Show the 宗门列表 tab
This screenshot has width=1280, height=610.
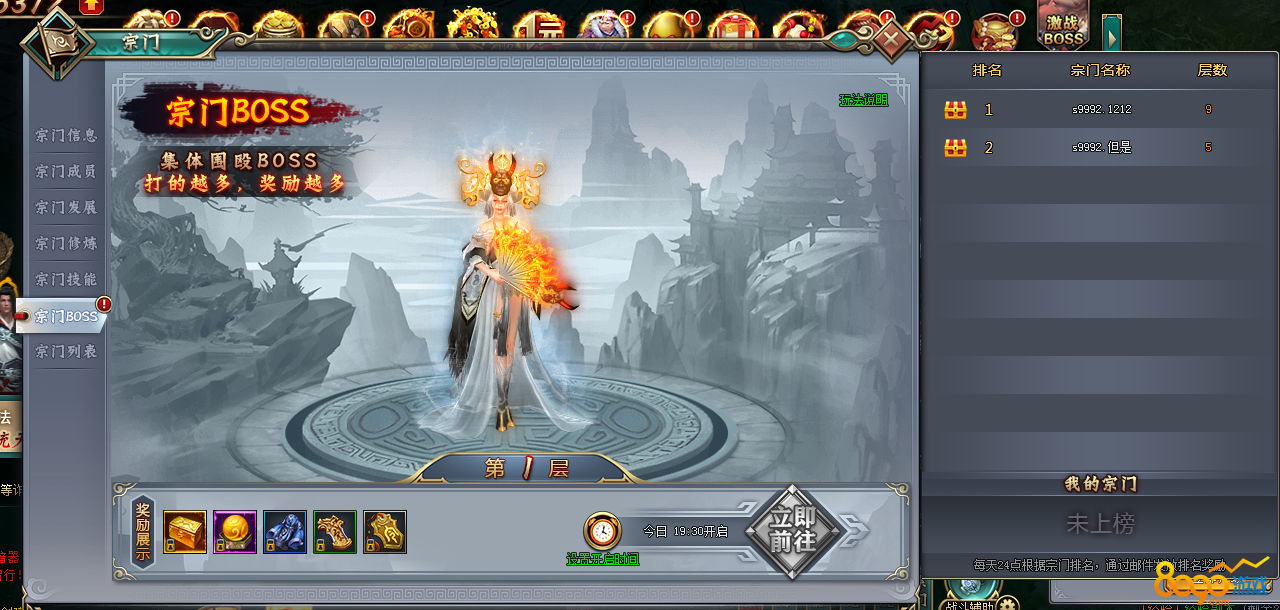pos(66,352)
